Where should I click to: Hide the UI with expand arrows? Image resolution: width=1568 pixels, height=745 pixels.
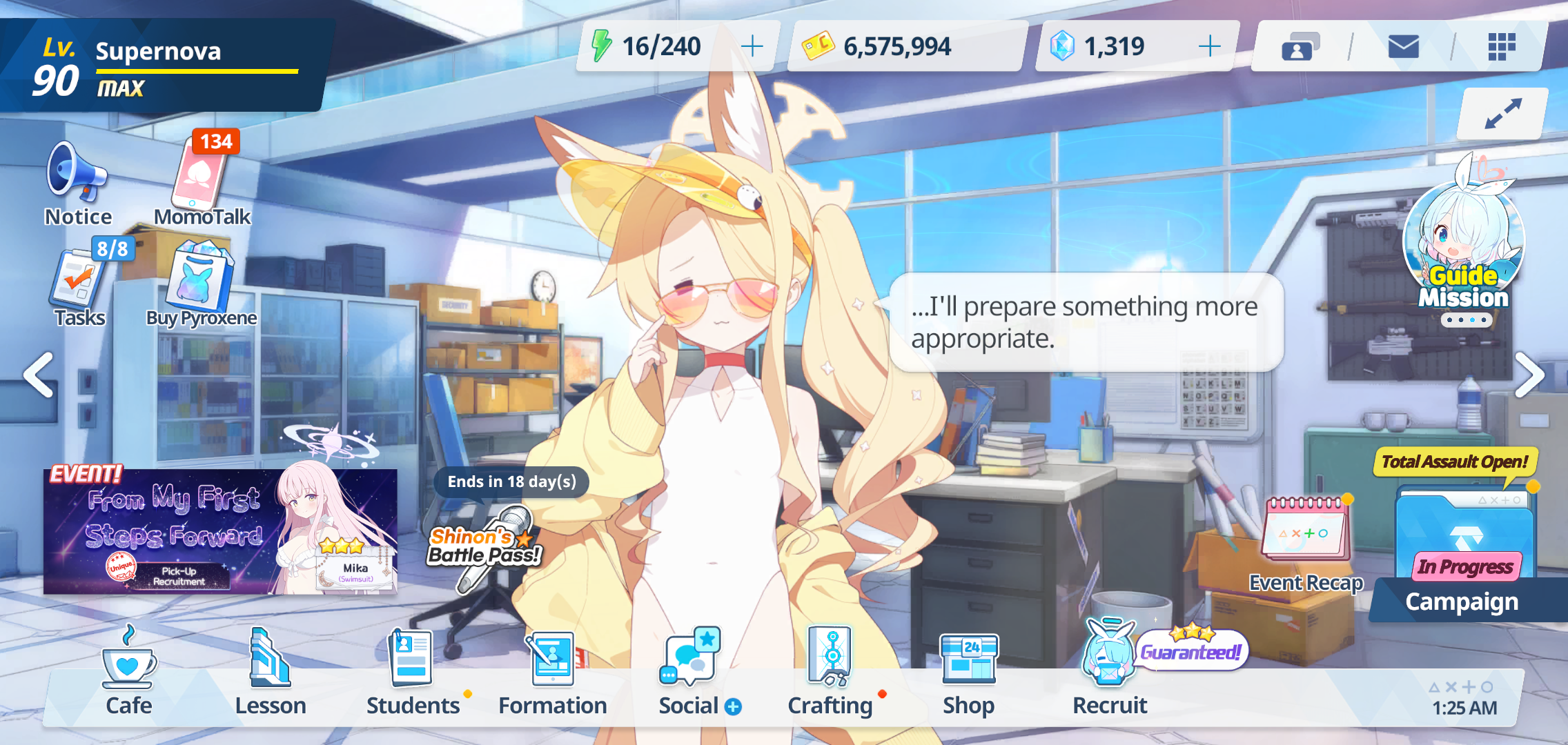[x=1502, y=114]
